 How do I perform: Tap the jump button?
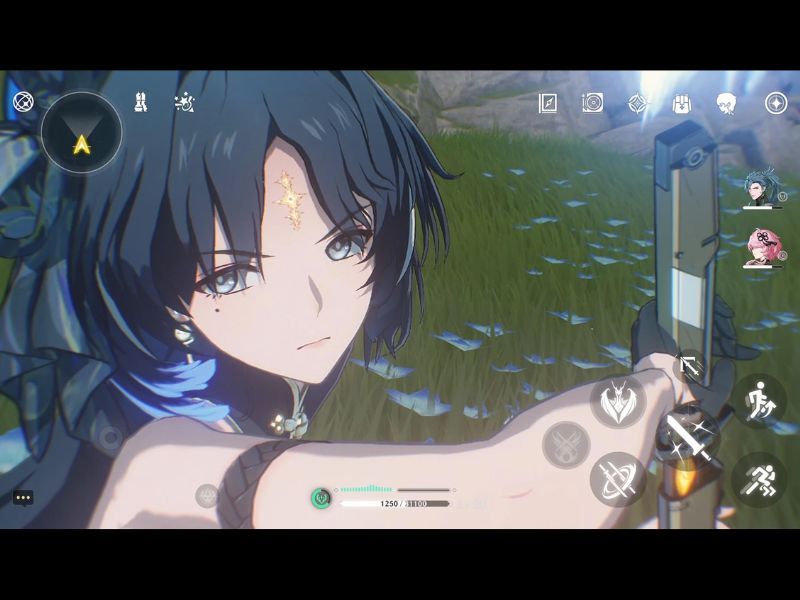pyautogui.click(x=759, y=401)
